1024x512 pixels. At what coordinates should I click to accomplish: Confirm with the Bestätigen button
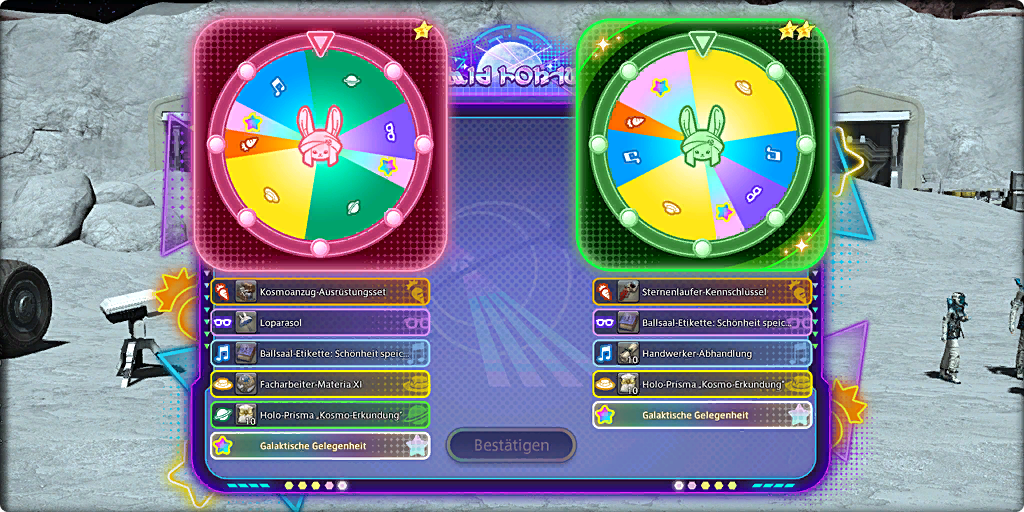pyautogui.click(x=511, y=445)
